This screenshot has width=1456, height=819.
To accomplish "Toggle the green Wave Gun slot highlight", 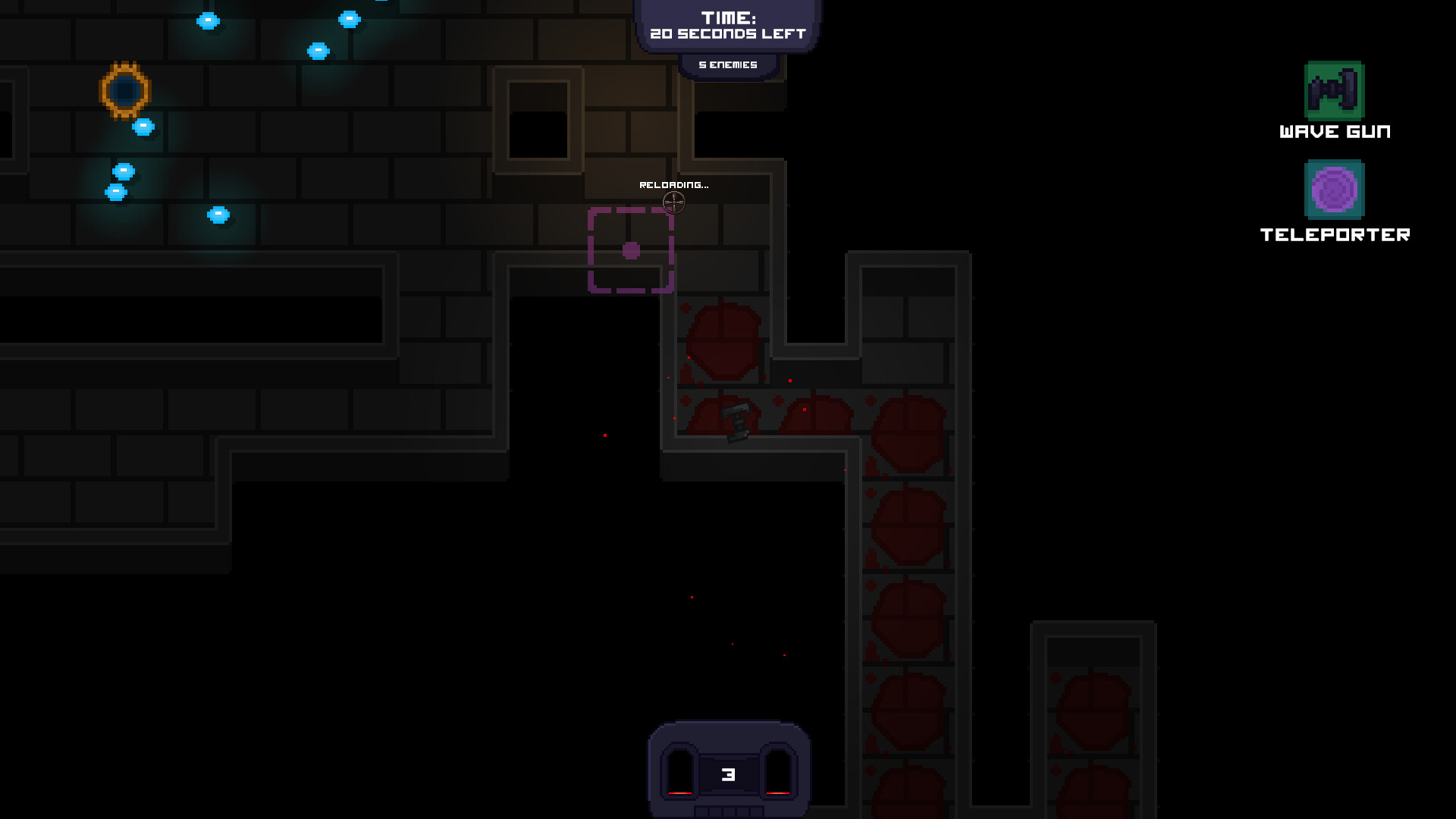I will [1336, 93].
